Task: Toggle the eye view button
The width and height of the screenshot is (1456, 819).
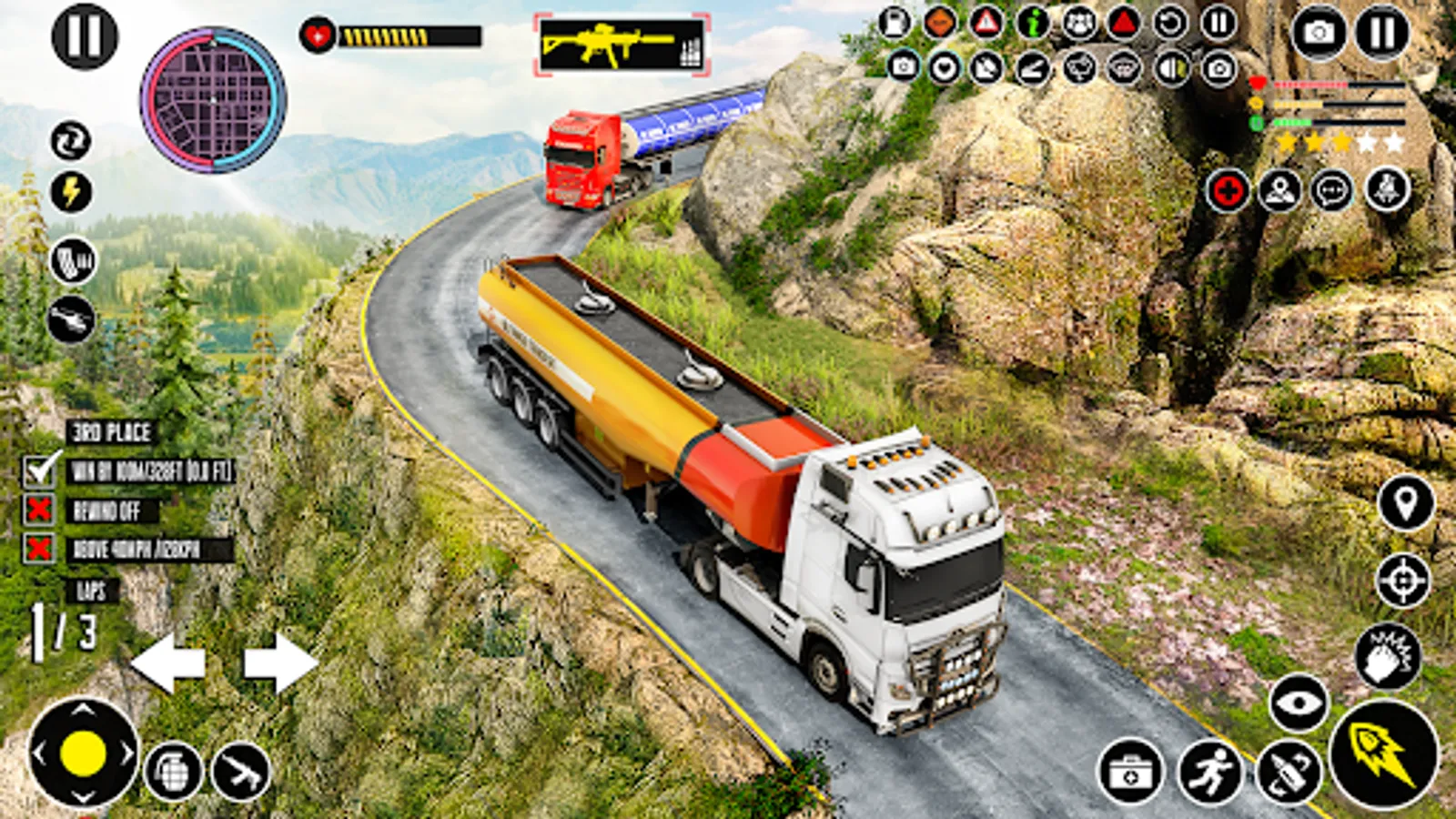Action: (1299, 703)
